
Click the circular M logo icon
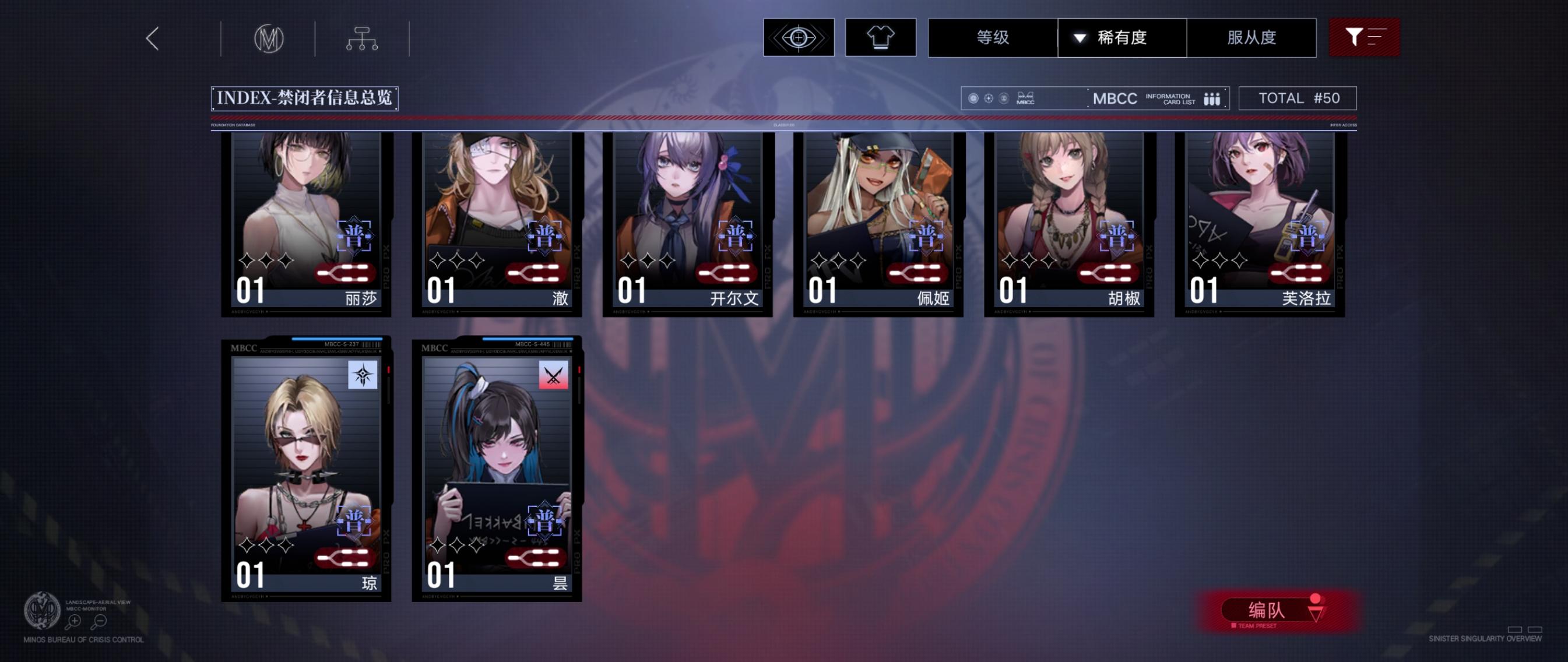click(270, 38)
